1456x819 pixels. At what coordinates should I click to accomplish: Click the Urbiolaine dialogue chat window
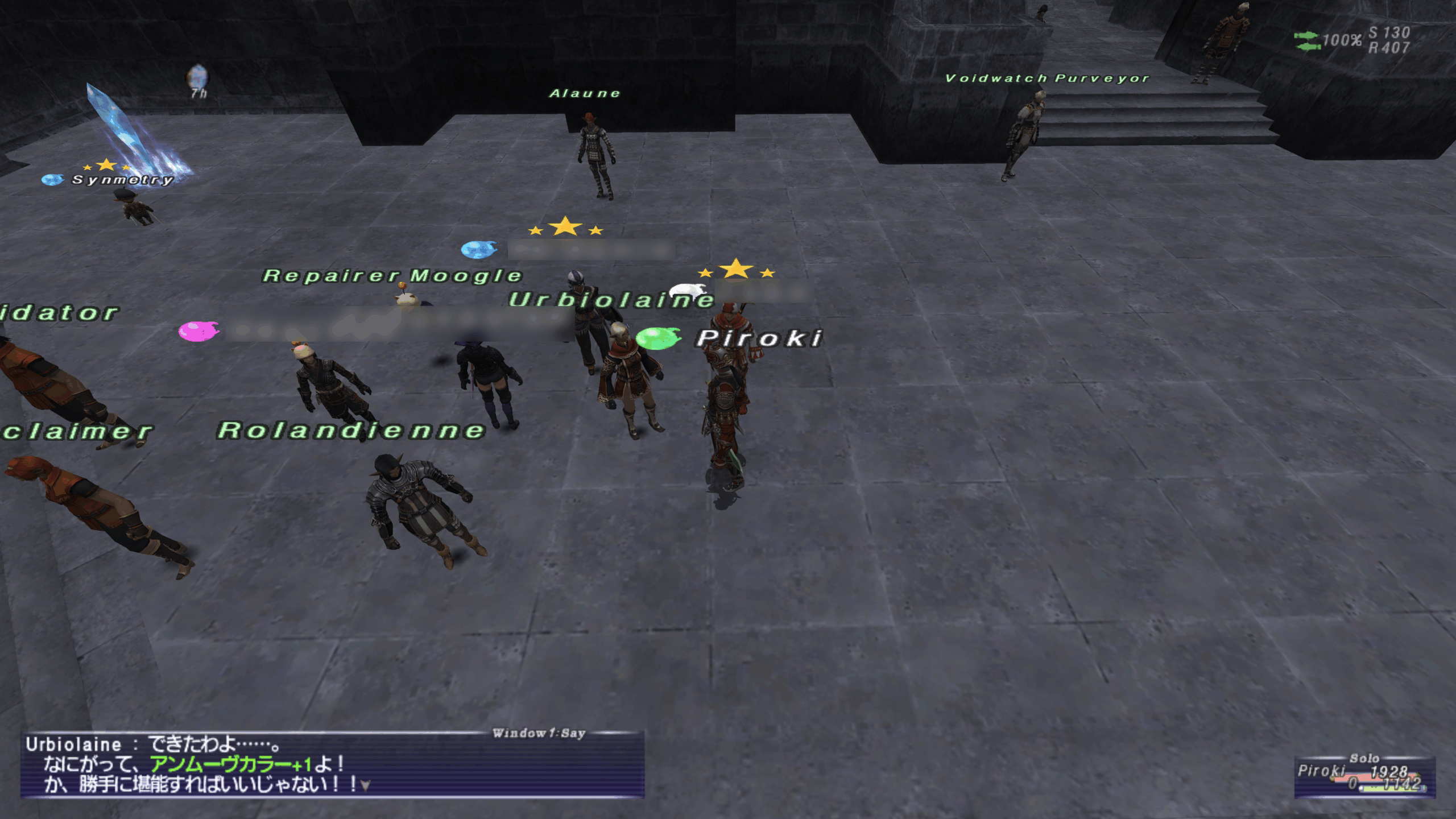coord(332,764)
